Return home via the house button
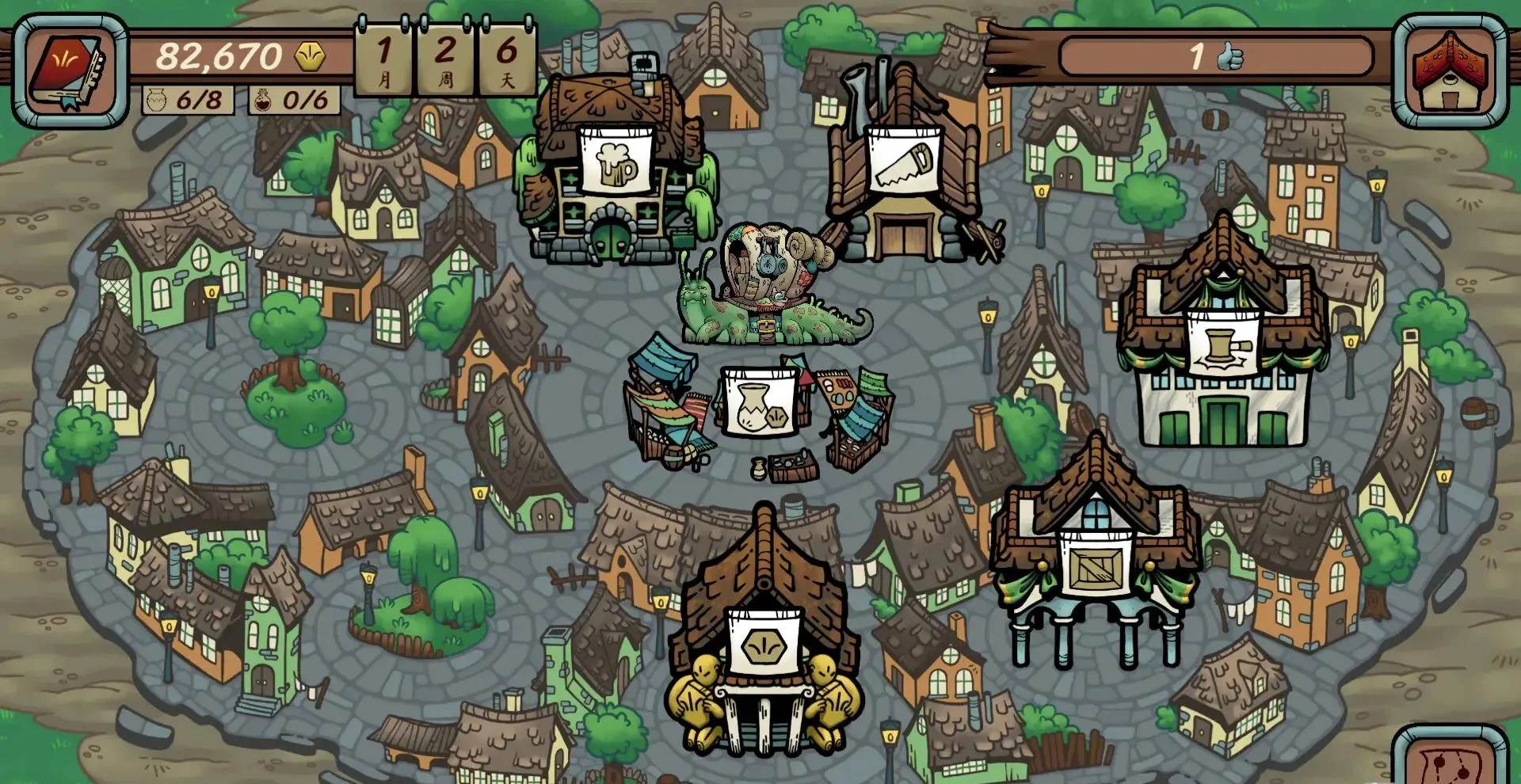The image size is (1521, 784). point(1449,70)
